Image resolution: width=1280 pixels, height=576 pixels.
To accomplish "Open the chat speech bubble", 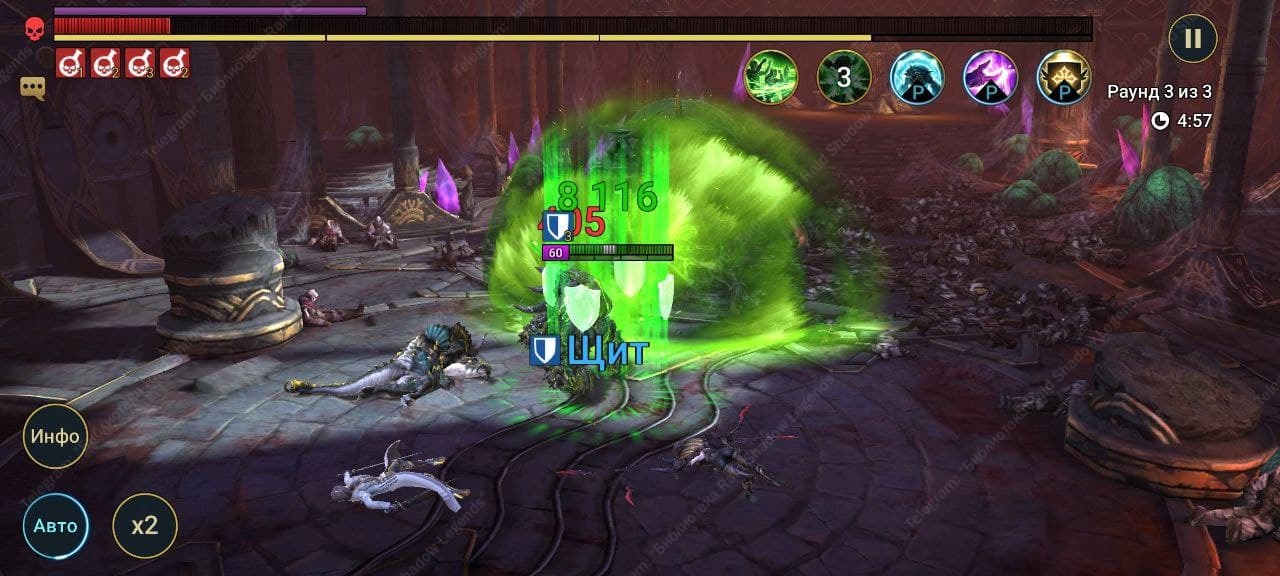I will point(33,88).
